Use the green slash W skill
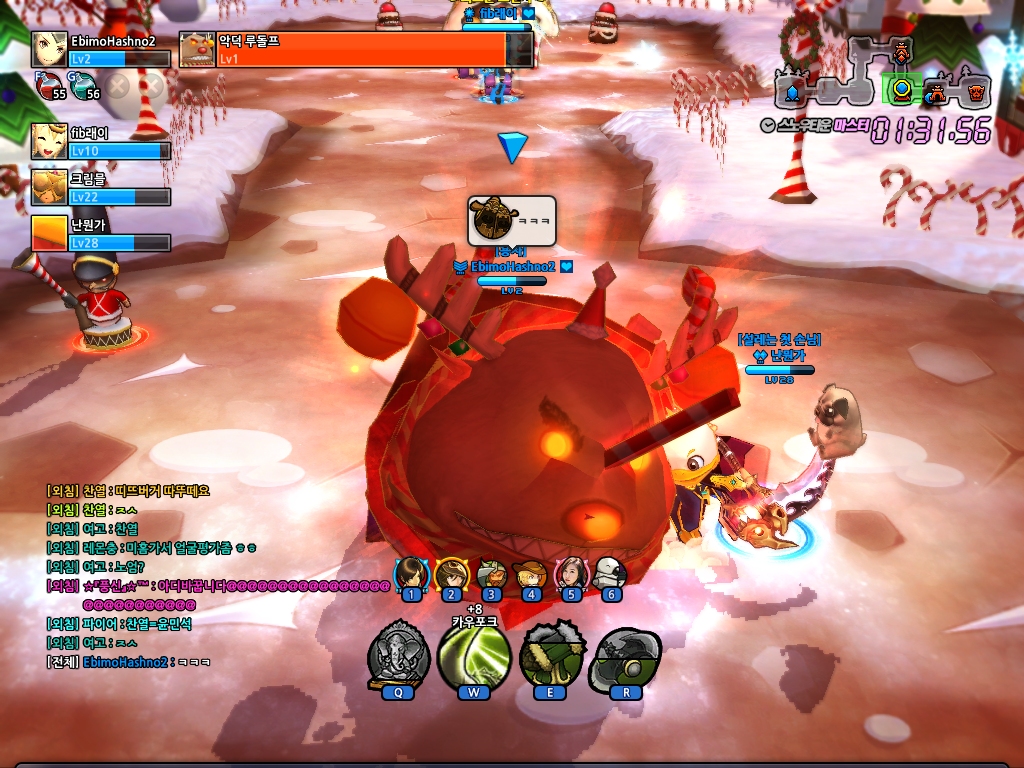 tap(474, 655)
